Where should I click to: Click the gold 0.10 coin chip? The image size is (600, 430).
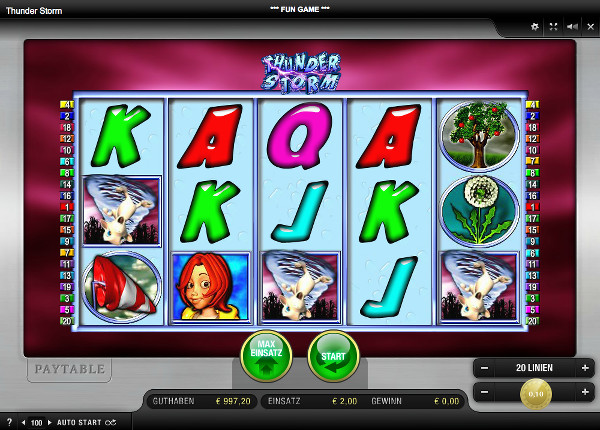click(x=535, y=394)
